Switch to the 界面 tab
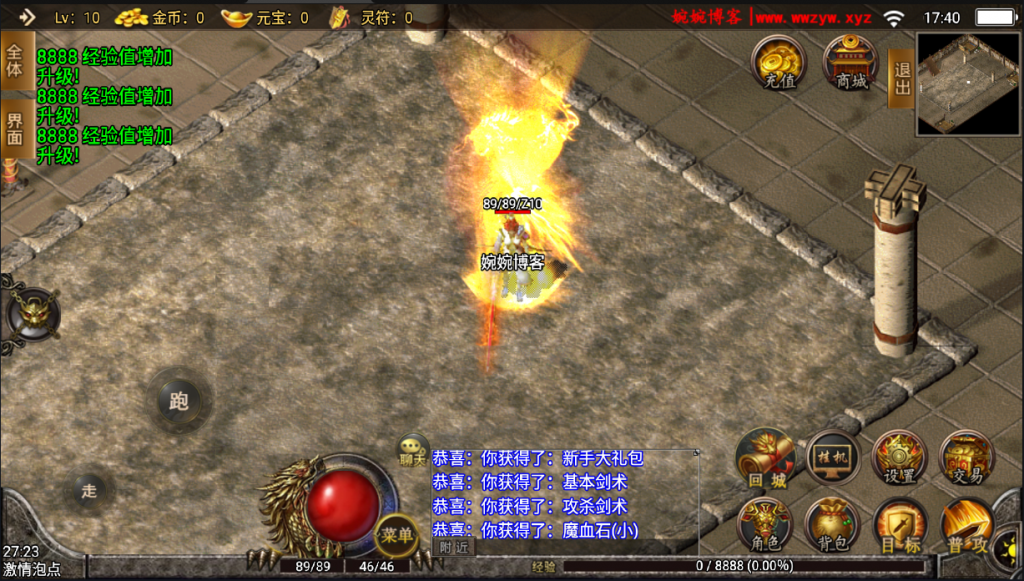The image size is (1024, 581). click(x=15, y=129)
